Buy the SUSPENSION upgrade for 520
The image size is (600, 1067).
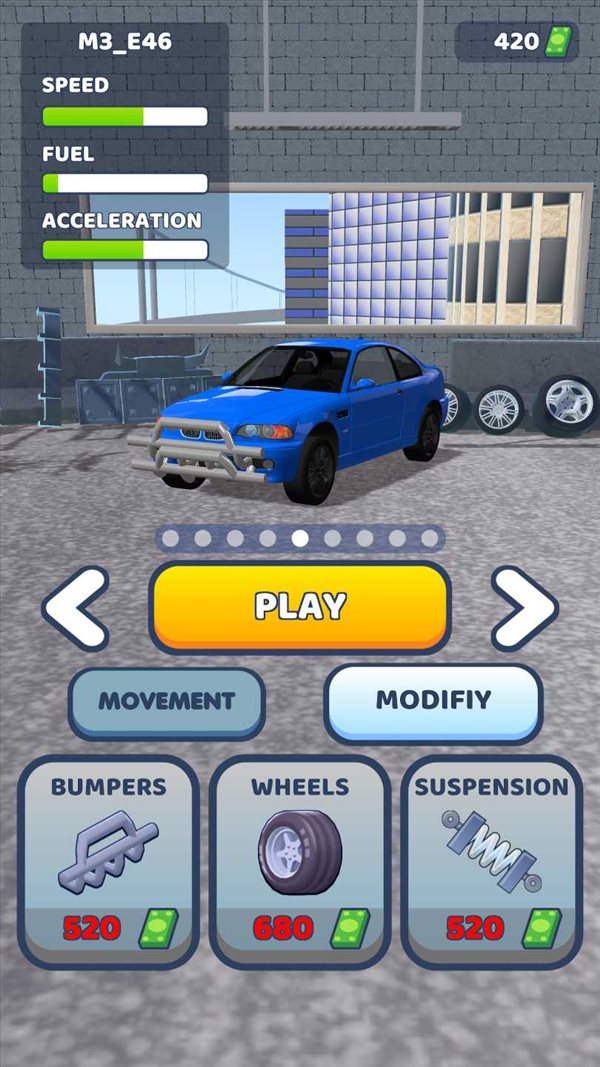tap(491, 862)
